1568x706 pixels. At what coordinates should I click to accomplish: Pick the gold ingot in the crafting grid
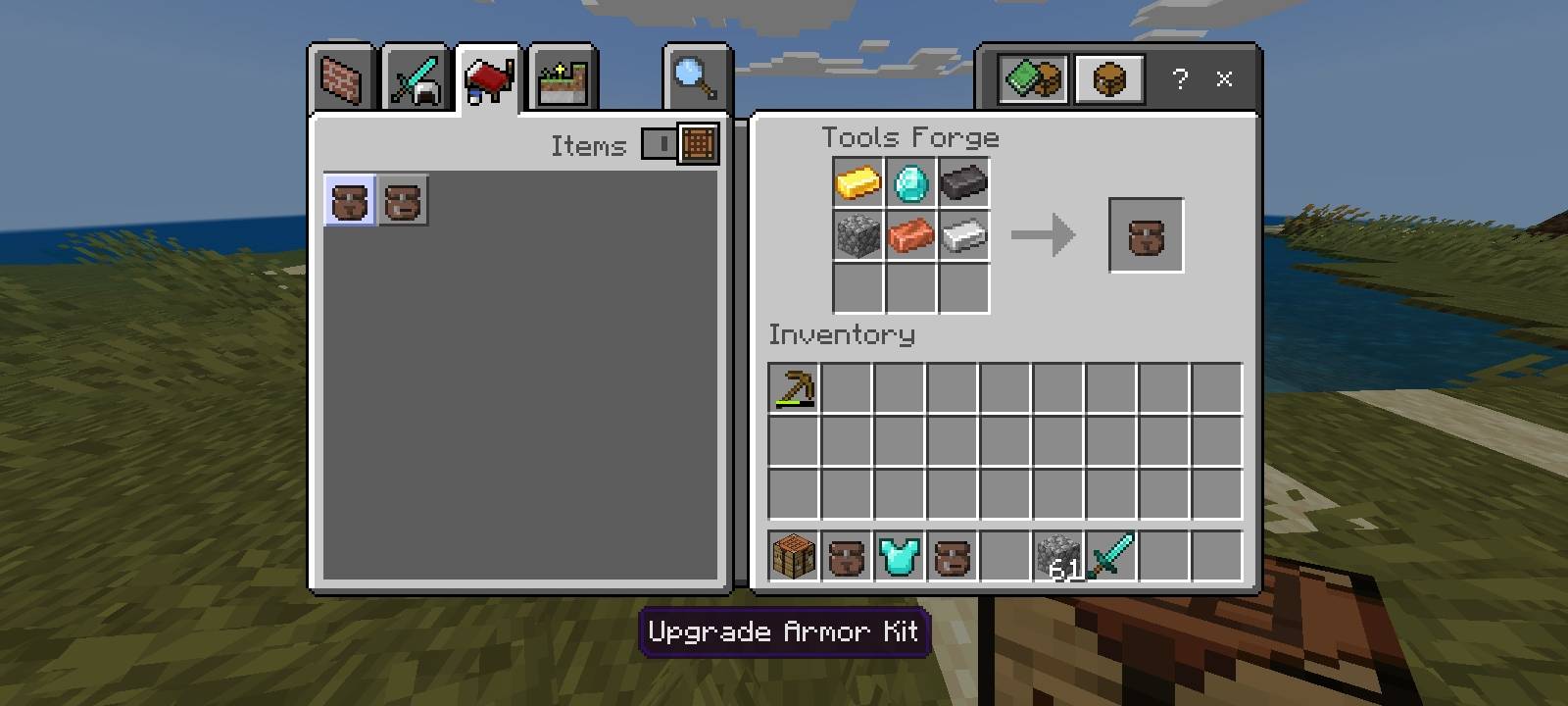(x=858, y=182)
